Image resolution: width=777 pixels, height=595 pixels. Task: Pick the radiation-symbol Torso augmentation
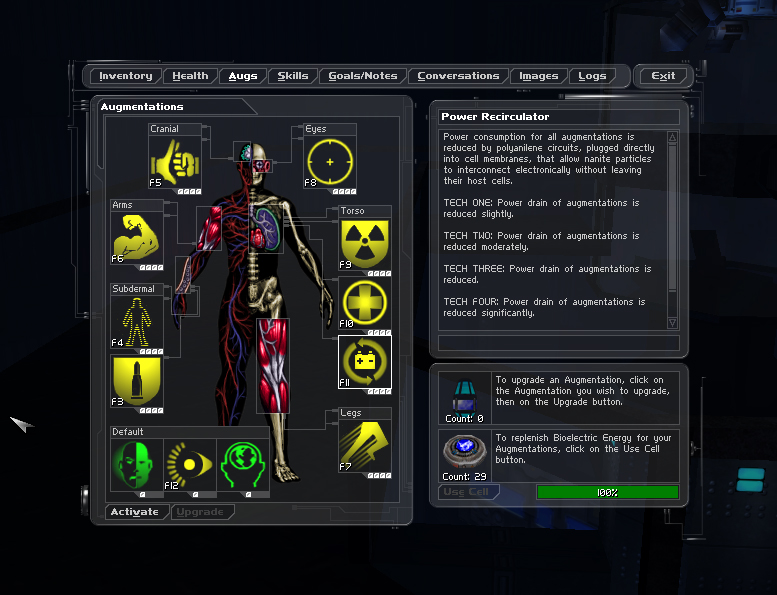pyautogui.click(x=364, y=243)
